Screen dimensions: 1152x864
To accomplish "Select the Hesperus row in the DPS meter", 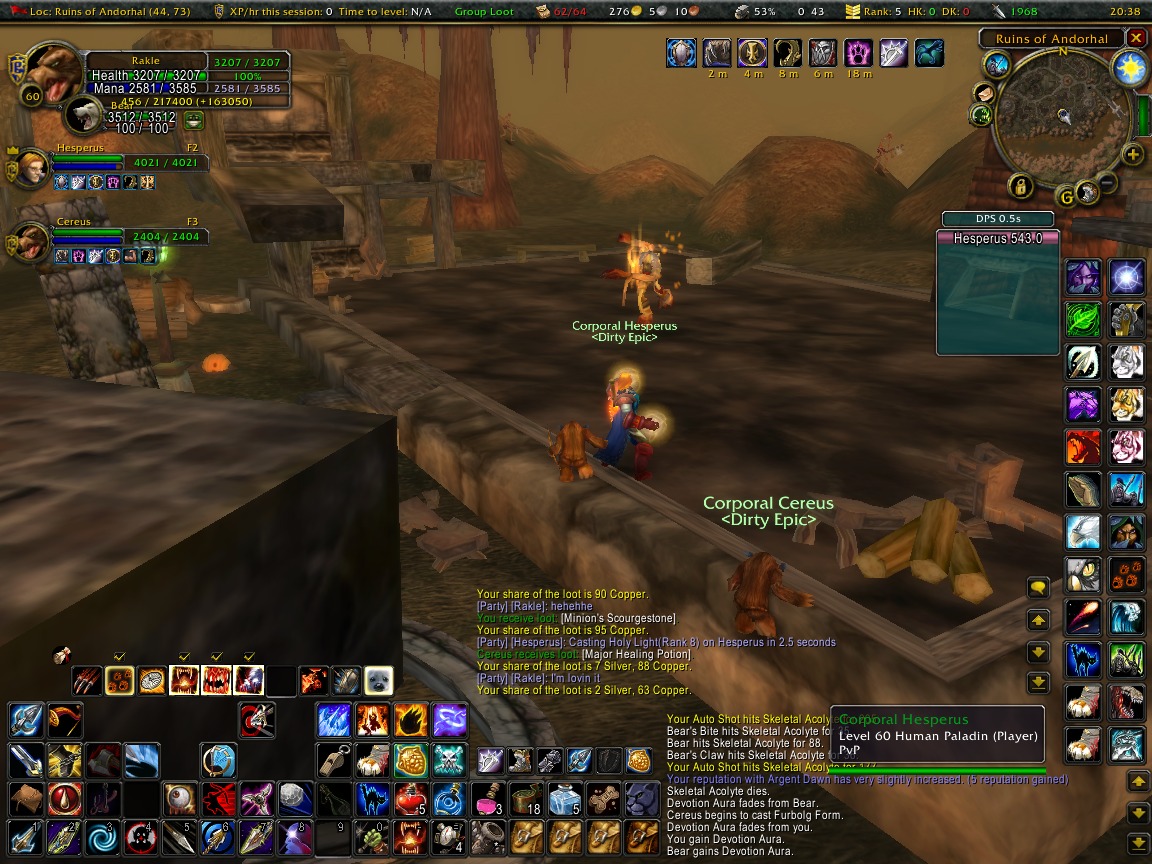I will pyautogui.click(x=997, y=239).
